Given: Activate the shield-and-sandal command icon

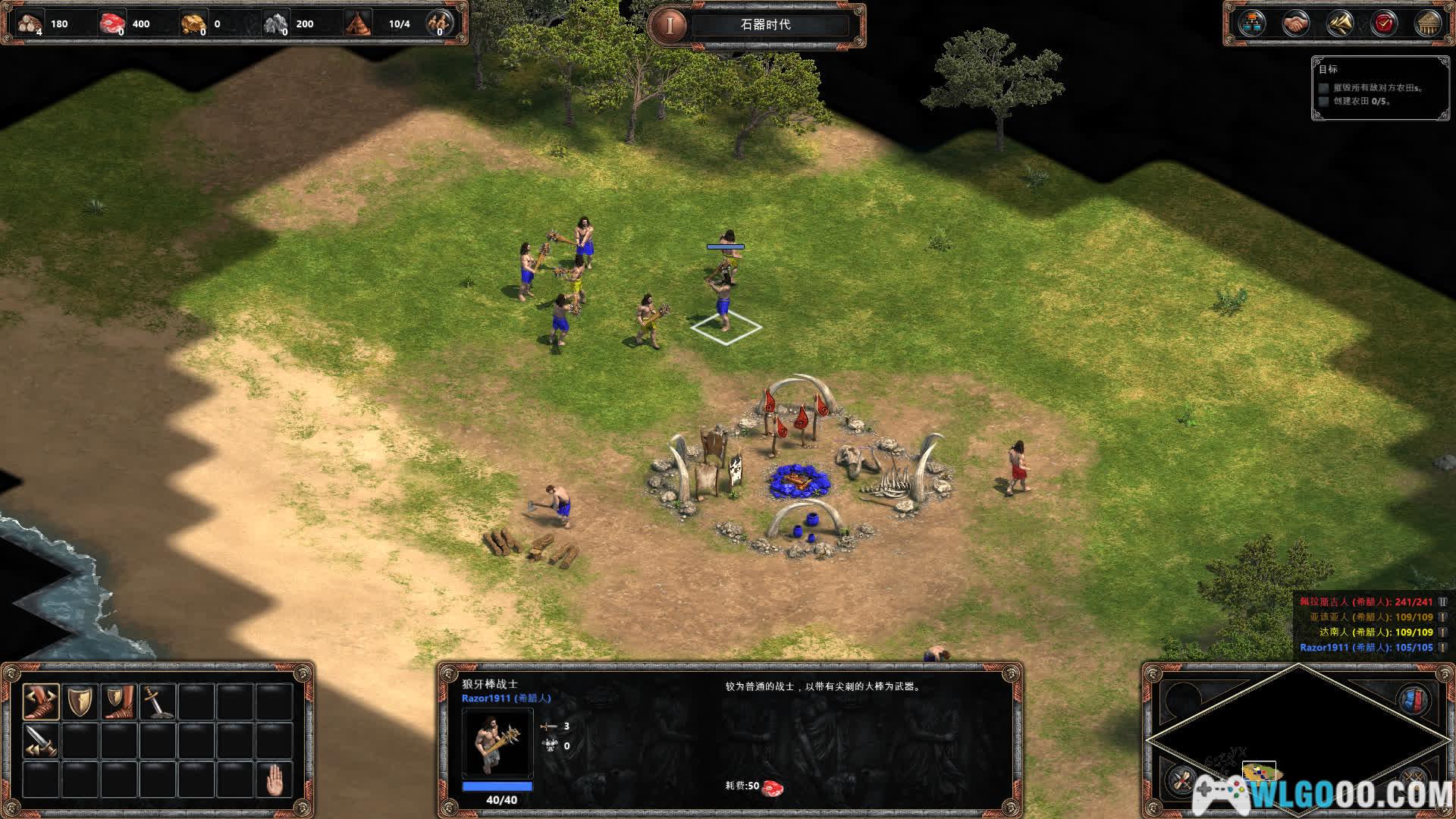Looking at the screenshot, I should click(120, 701).
